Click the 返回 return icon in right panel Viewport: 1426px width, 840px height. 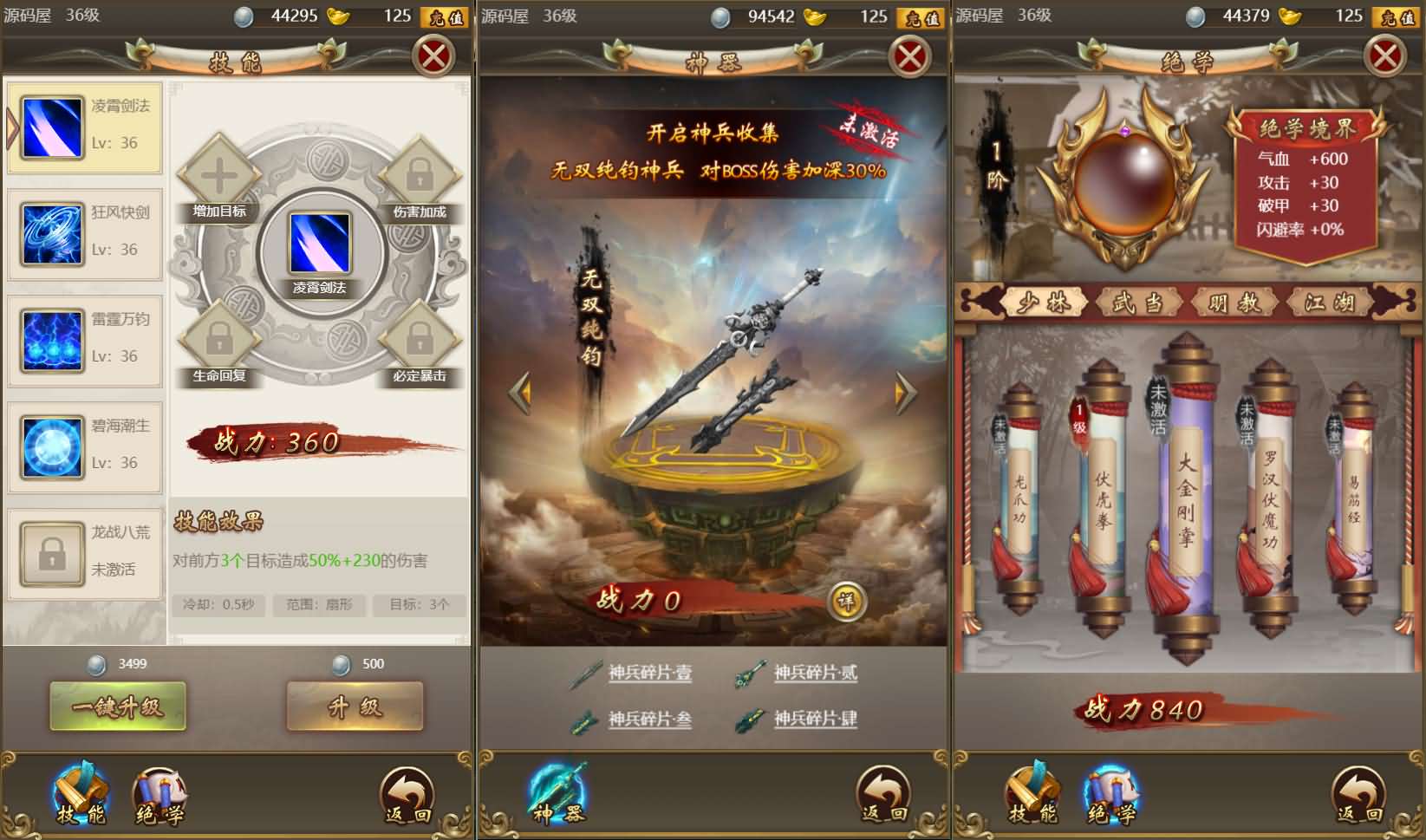[1357, 793]
